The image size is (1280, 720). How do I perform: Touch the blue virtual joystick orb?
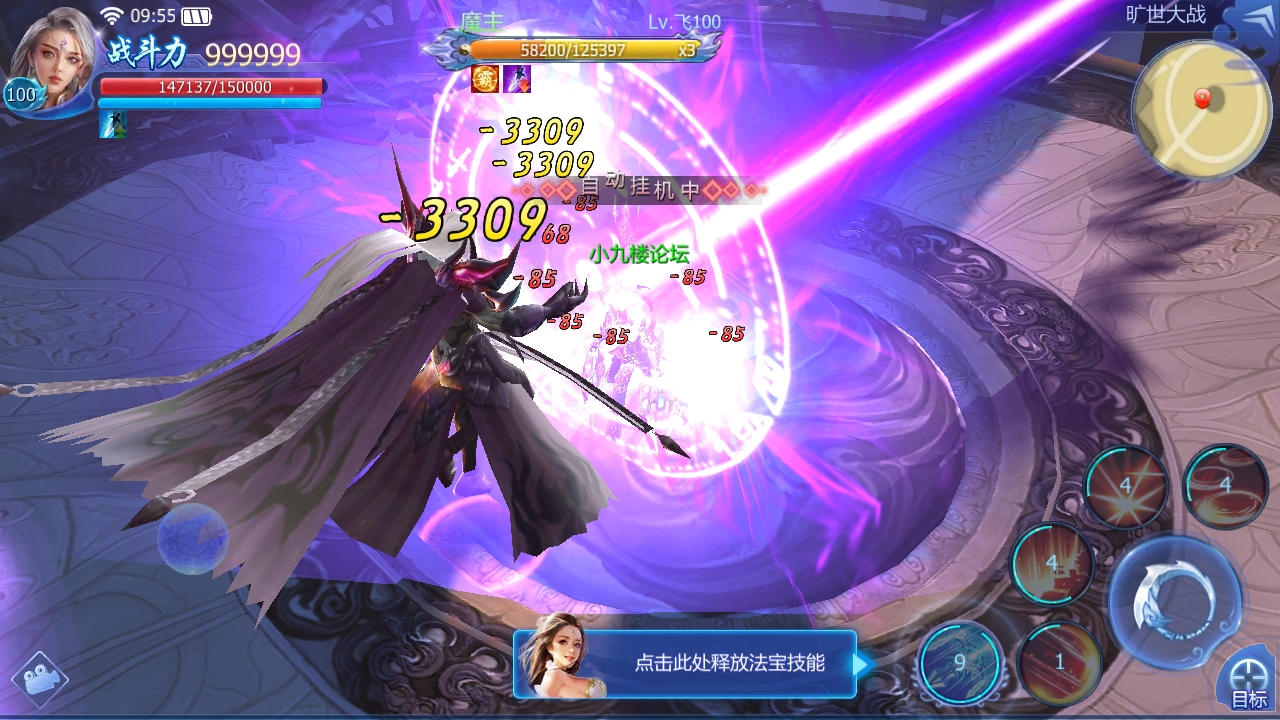coord(192,538)
